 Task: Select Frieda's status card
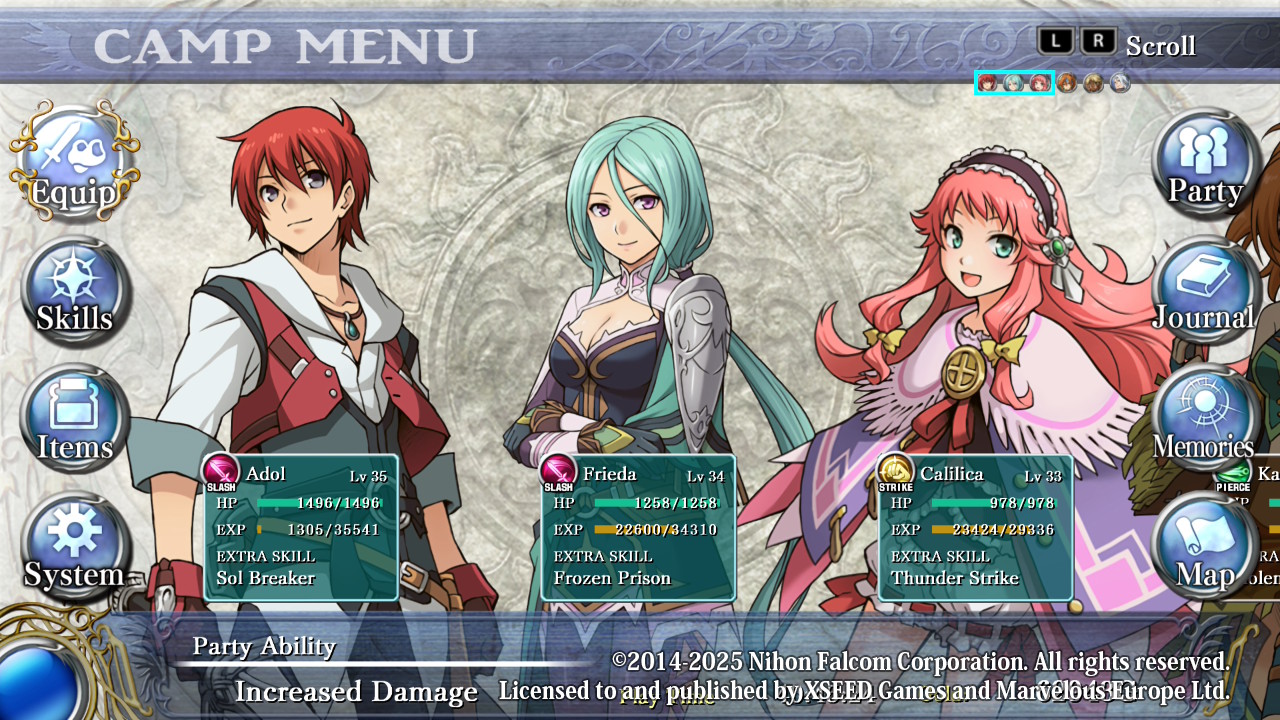[638, 528]
